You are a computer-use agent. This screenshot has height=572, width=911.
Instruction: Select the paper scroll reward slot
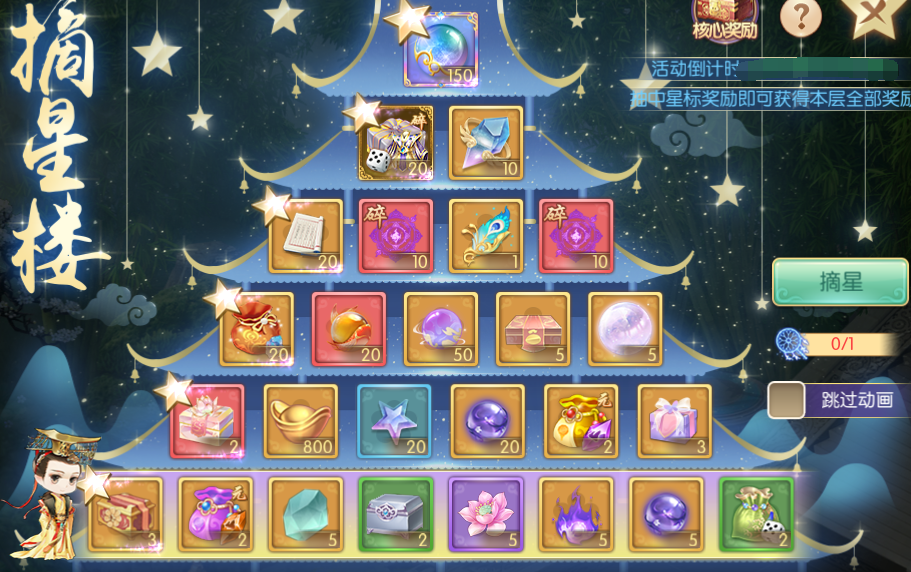306,236
